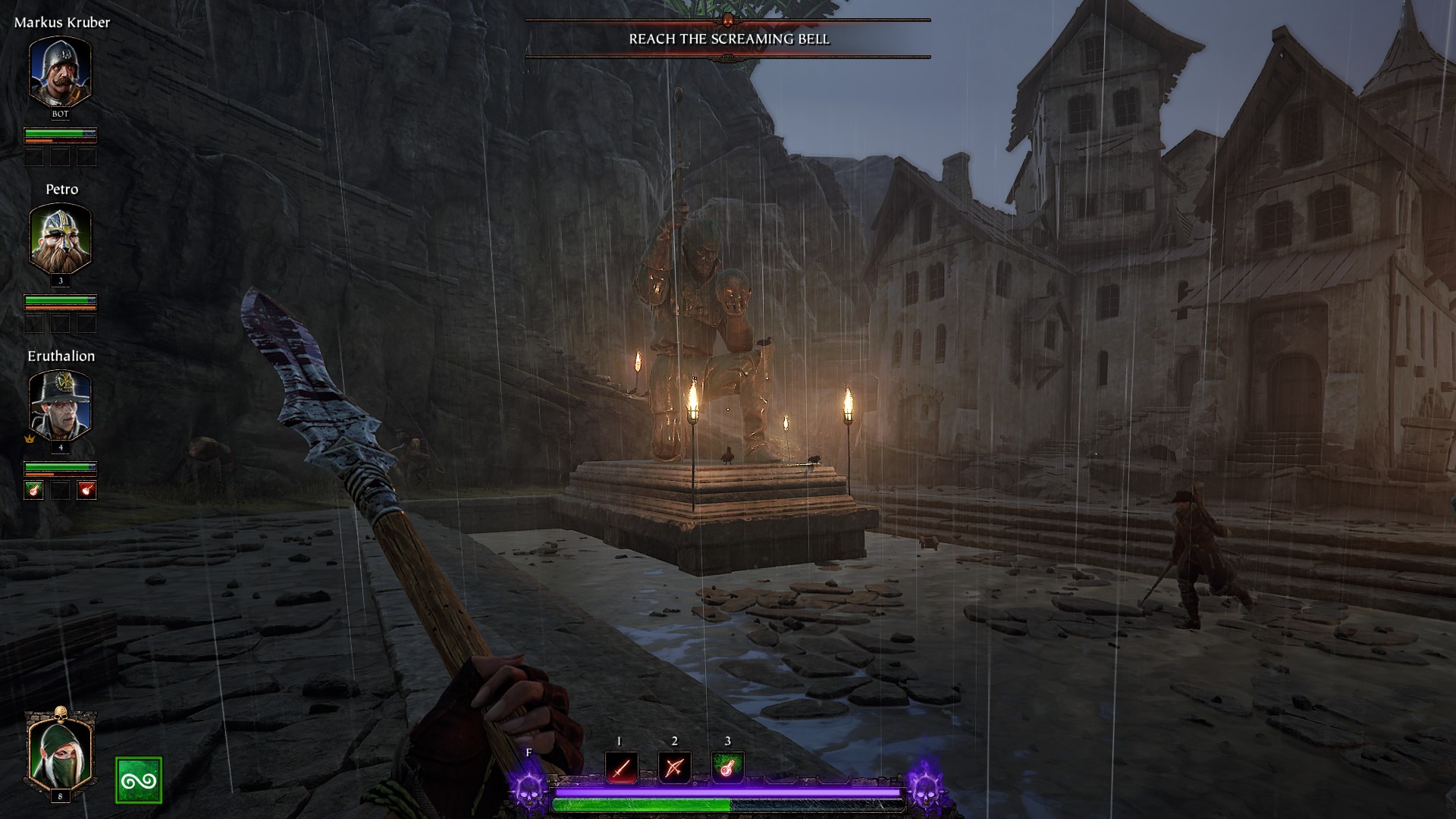Click the Reach the Screaming Bell objective
Viewport: 1456px width, 819px height.
click(728, 39)
